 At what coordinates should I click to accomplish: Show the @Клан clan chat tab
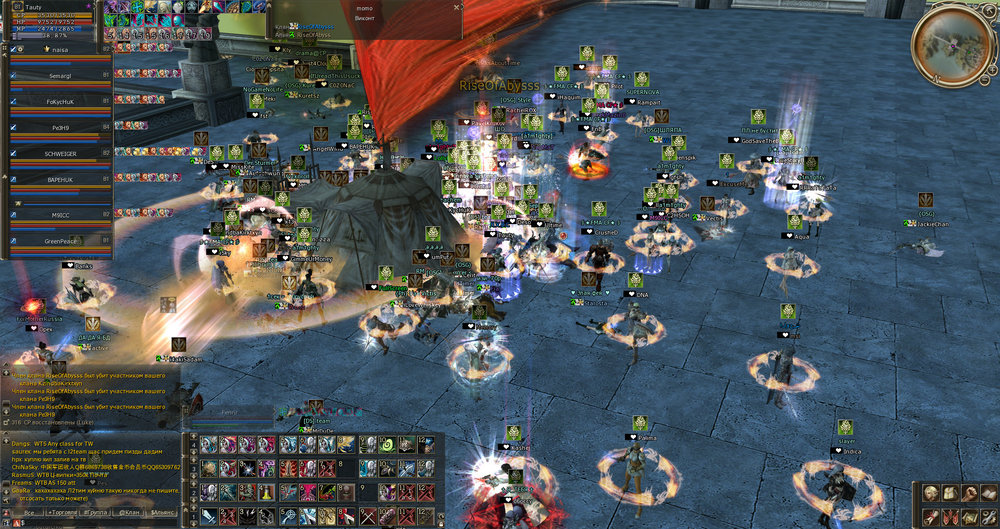tap(130, 512)
